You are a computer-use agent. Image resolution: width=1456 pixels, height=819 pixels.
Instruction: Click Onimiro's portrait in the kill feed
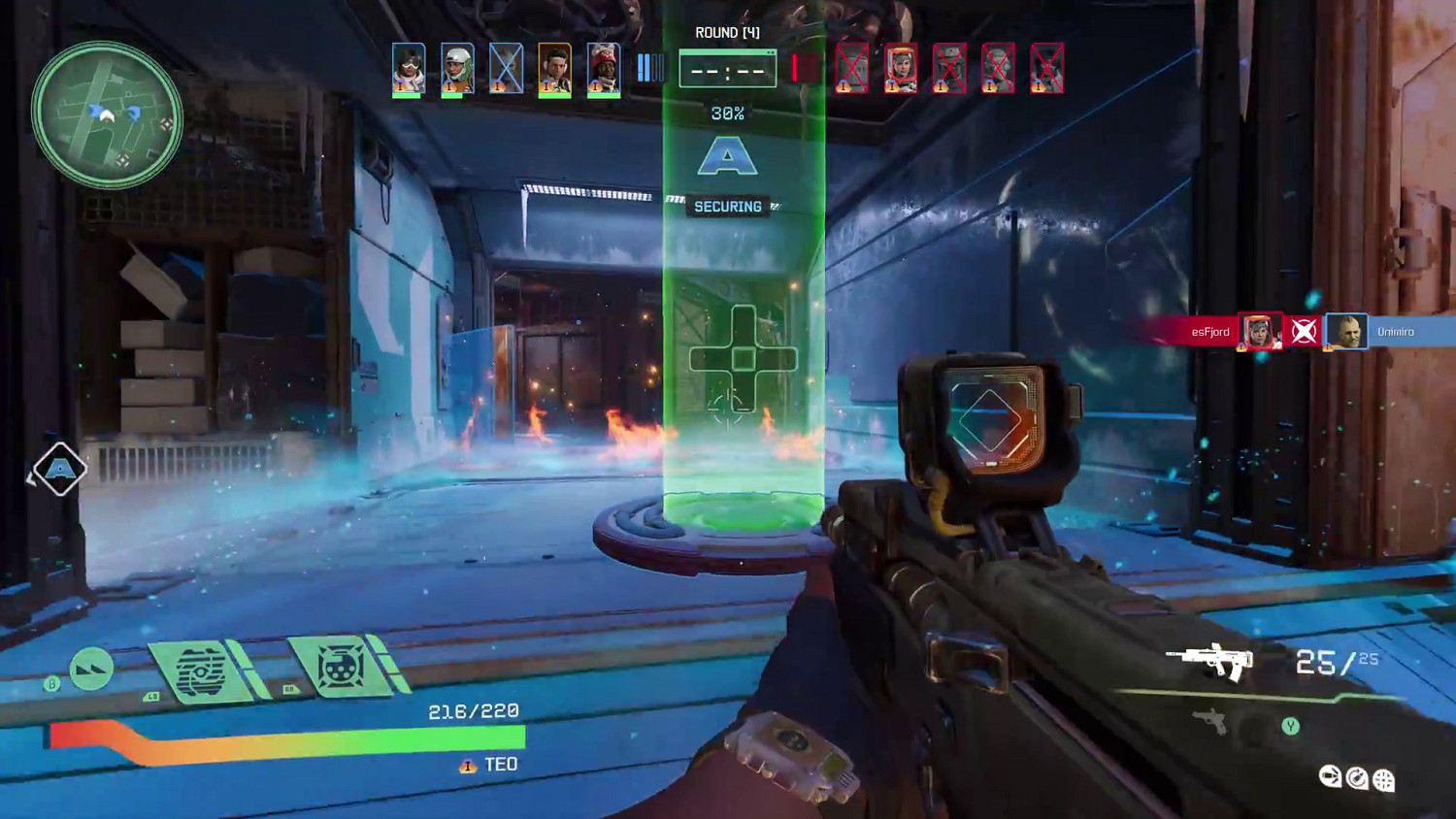pos(1346,332)
